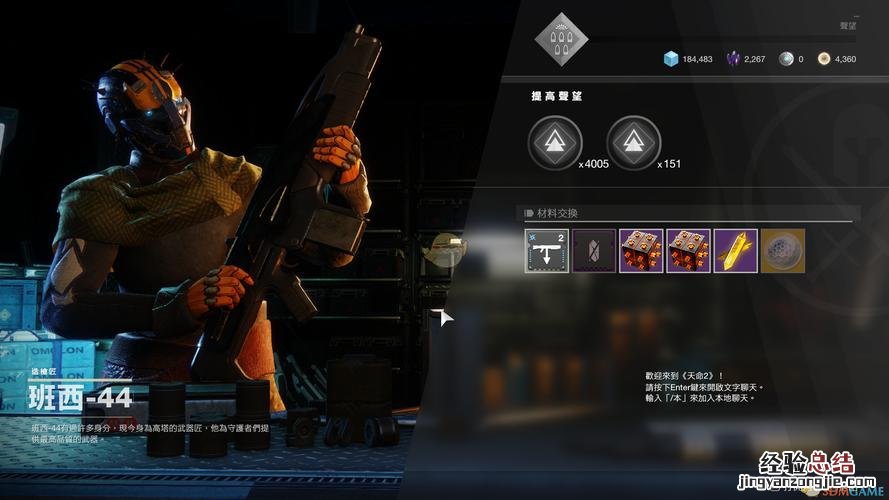Choose the golden shard exchange item
The height and width of the screenshot is (500, 889).
736,251
